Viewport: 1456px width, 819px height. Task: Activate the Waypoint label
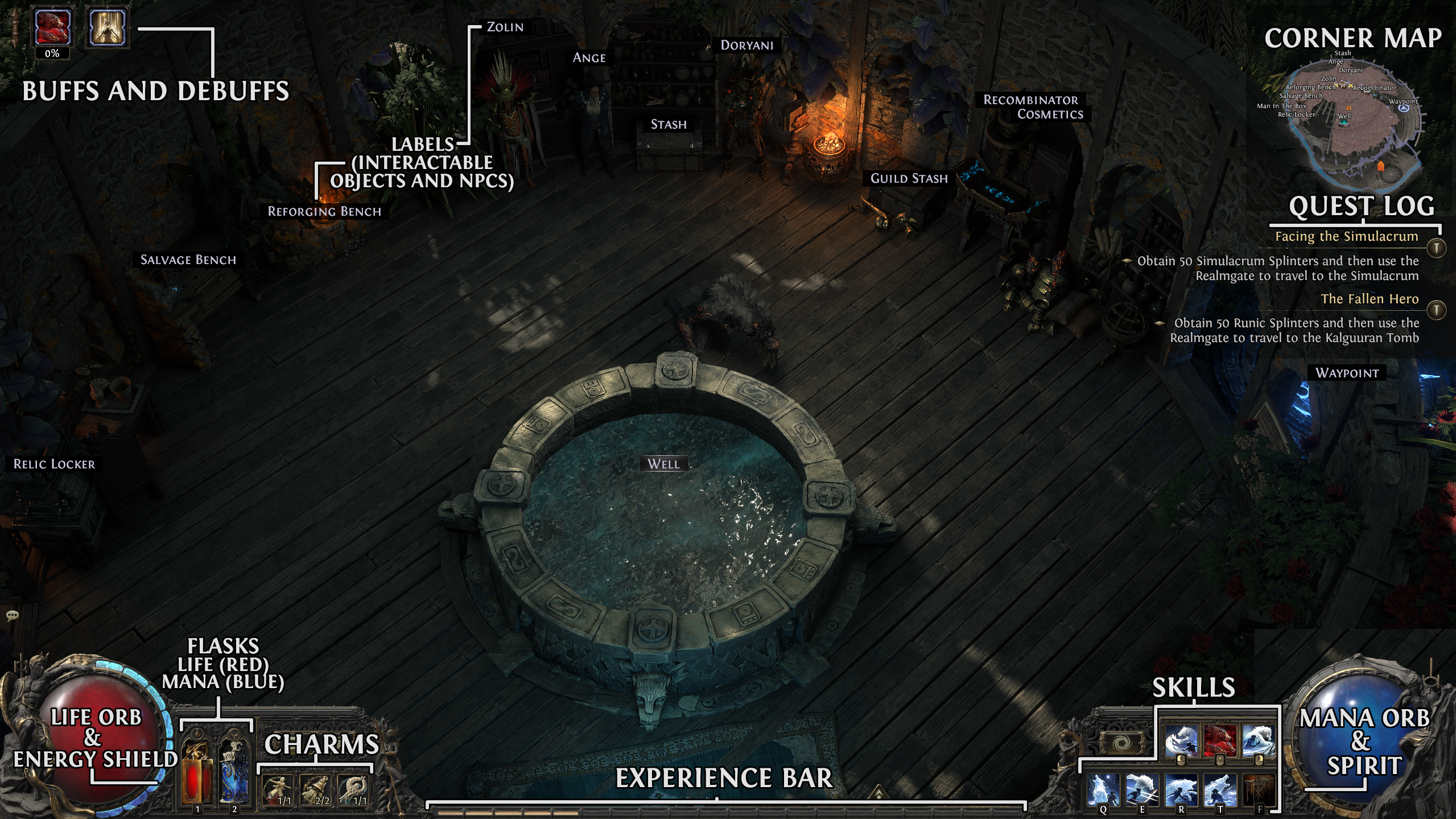pyautogui.click(x=1347, y=373)
